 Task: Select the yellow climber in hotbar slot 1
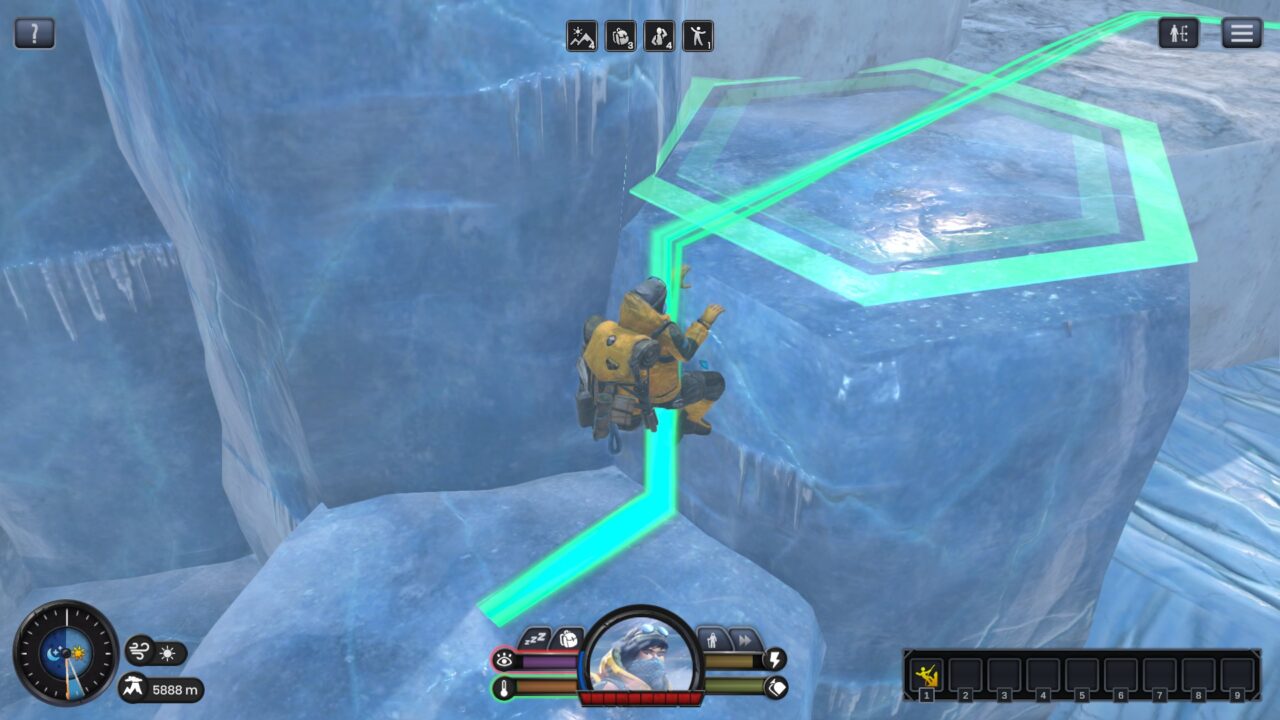(927, 674)
